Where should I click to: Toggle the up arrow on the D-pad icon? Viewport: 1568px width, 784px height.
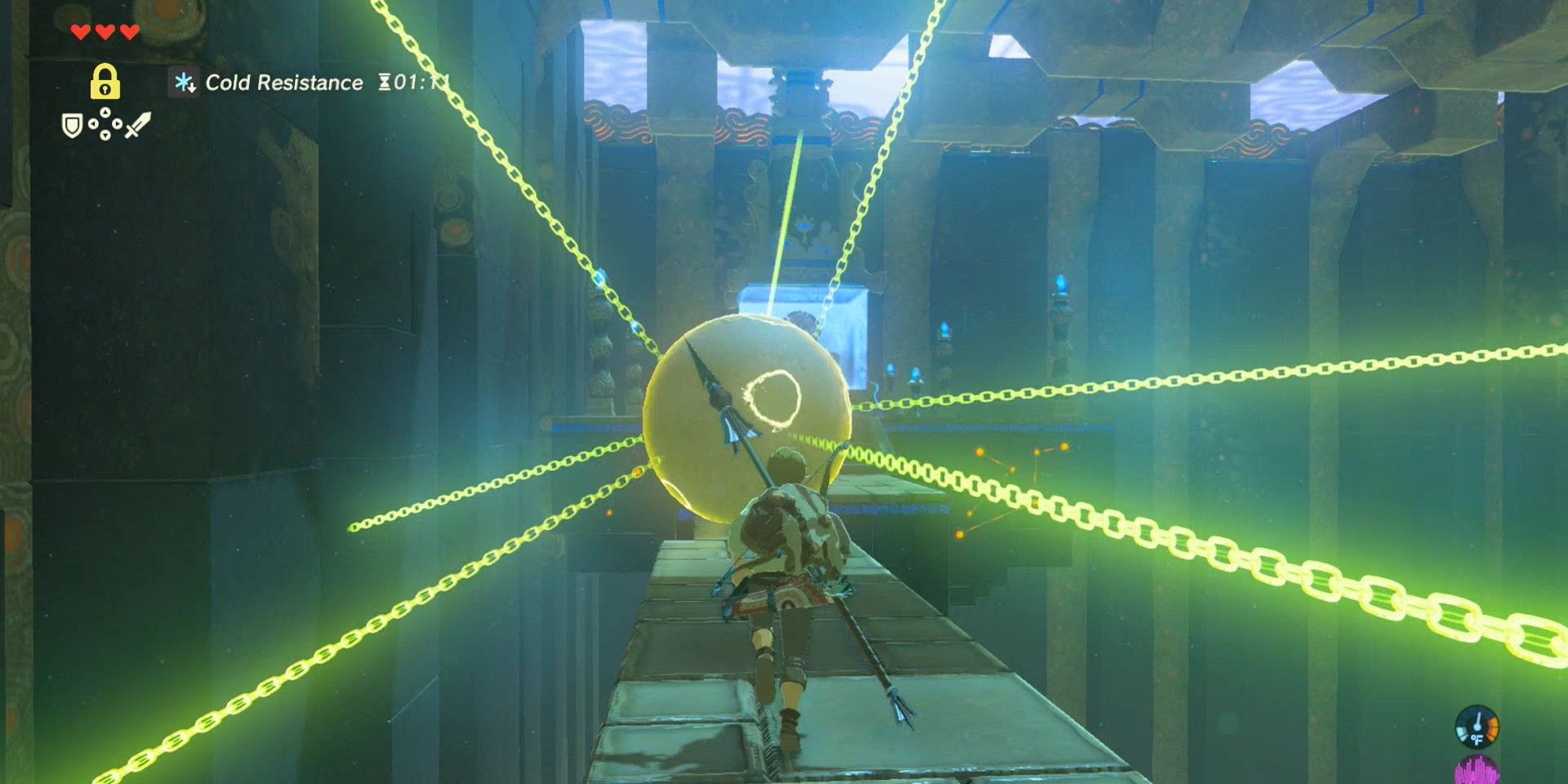pyautogui.click(x=105, y=112)
